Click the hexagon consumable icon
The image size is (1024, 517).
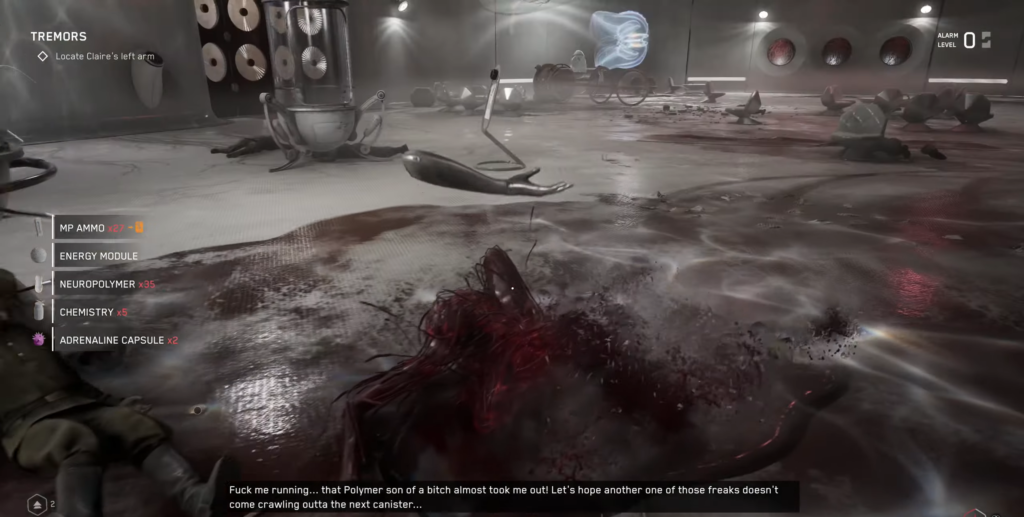pyautogui.click(x=37, y=503)
